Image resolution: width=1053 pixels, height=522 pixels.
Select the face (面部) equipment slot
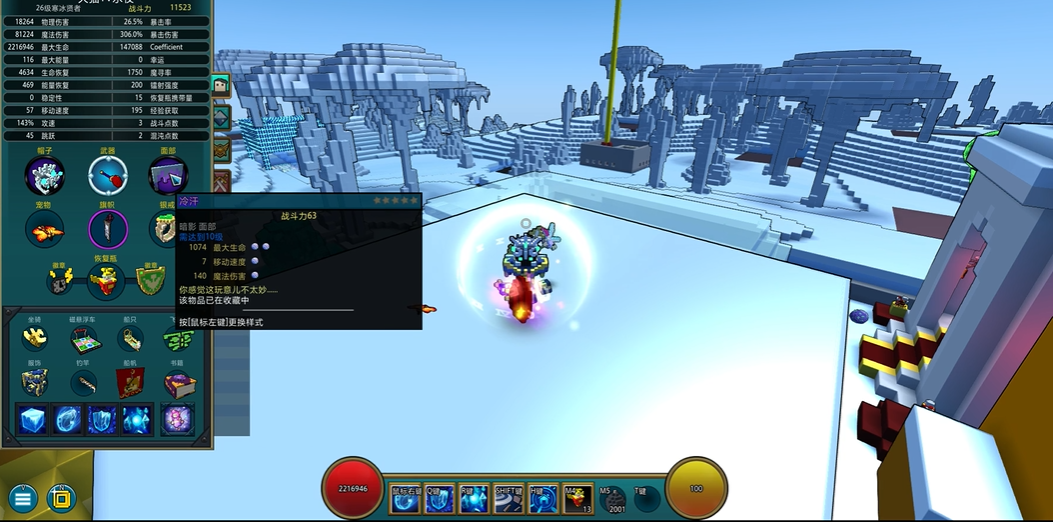point(167,176)
